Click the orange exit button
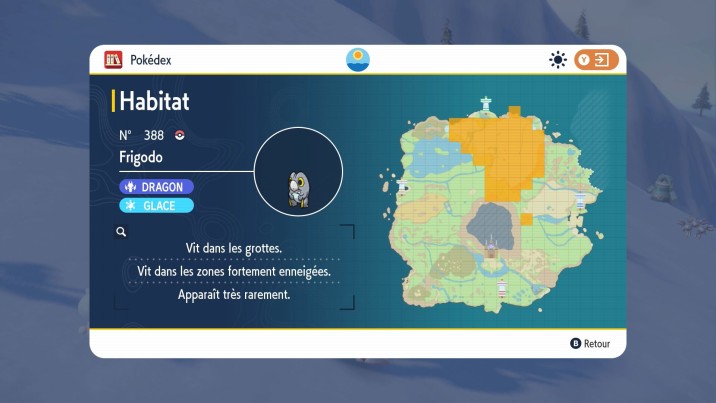716x403 pixels. point(596,60)
